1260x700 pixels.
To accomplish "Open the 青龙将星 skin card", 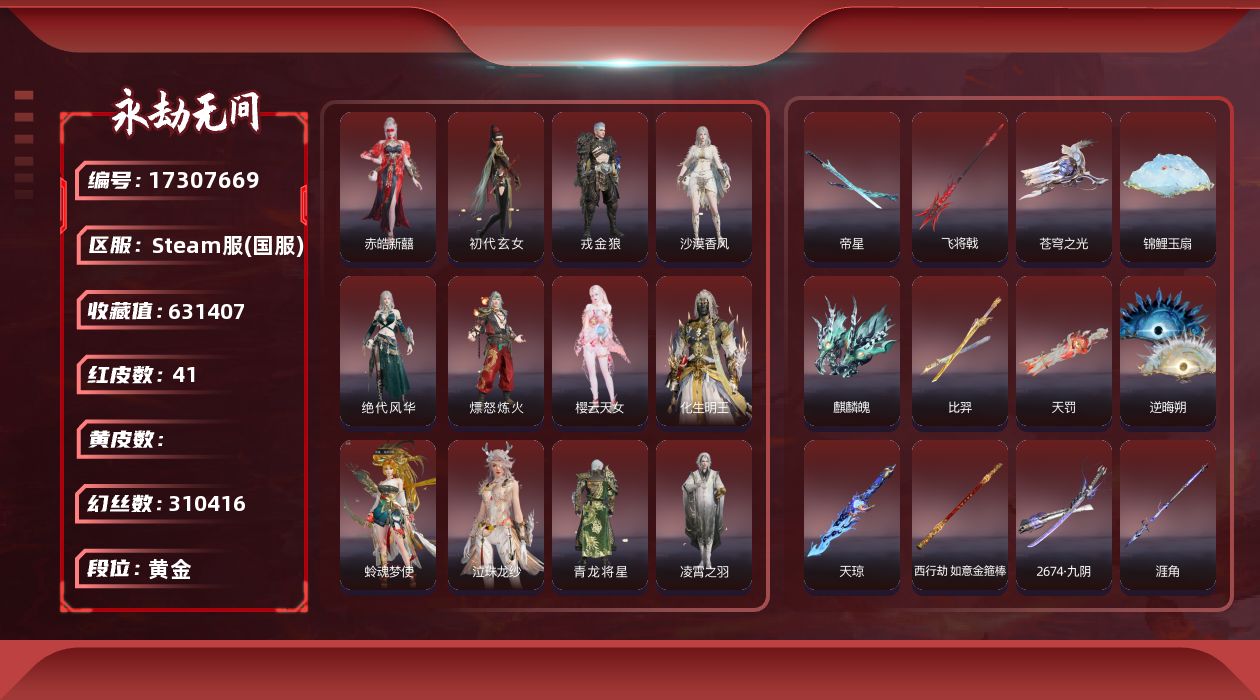I will (x=600, y=515).
